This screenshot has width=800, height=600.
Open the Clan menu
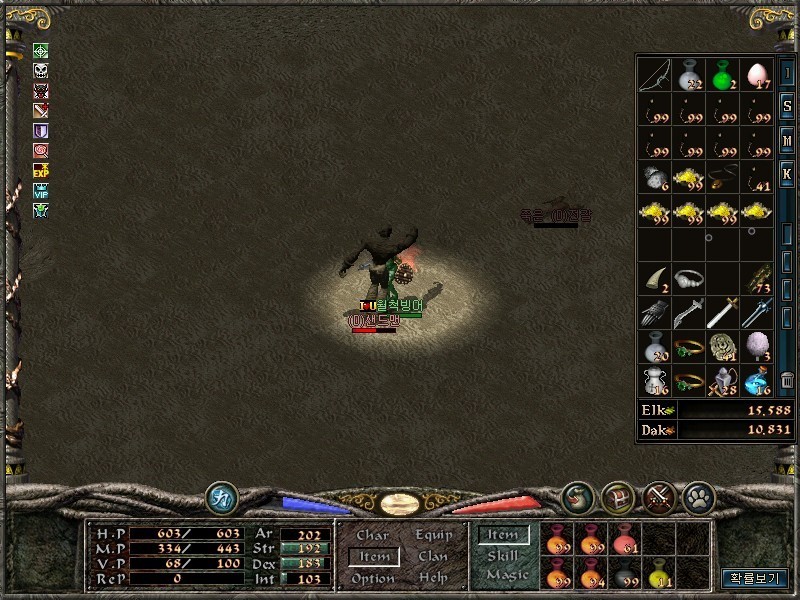click(433, 557)
